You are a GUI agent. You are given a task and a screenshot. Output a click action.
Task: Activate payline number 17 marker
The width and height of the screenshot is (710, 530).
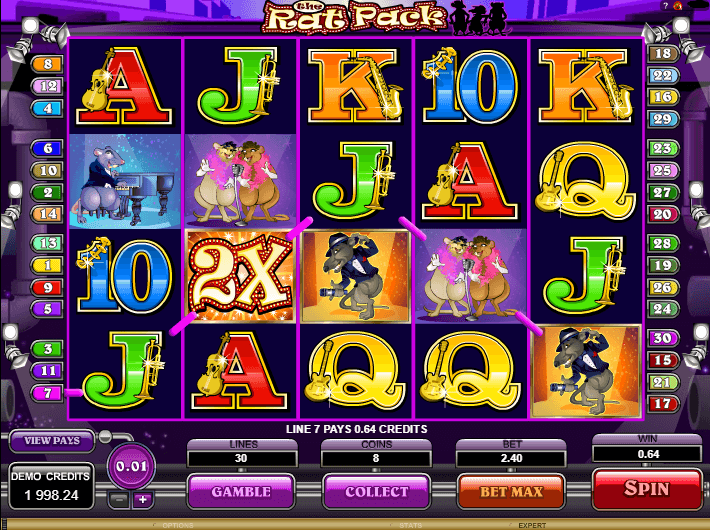pyautogui.click(x=661, y=404)
